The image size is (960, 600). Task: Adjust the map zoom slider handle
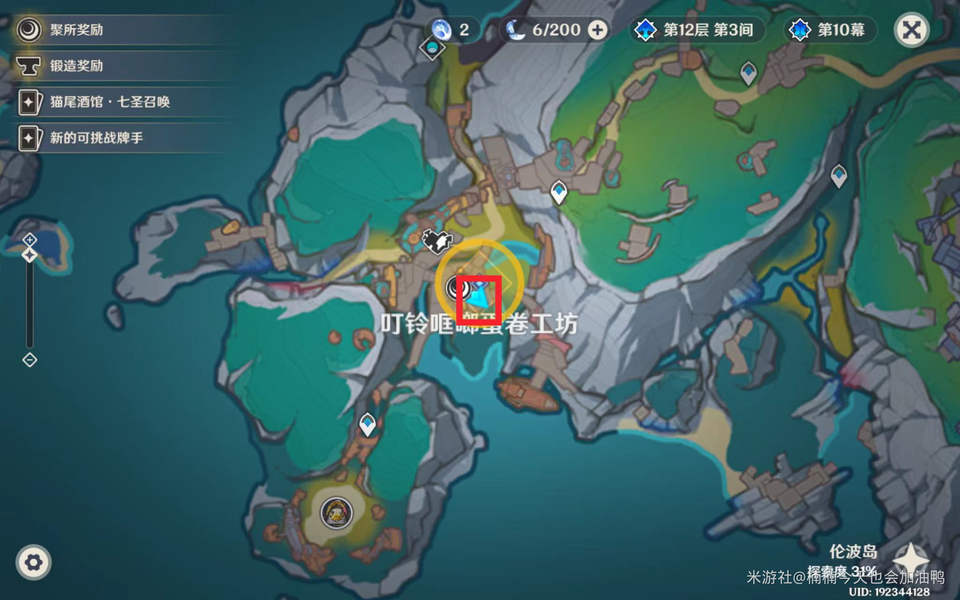point(30,256)
